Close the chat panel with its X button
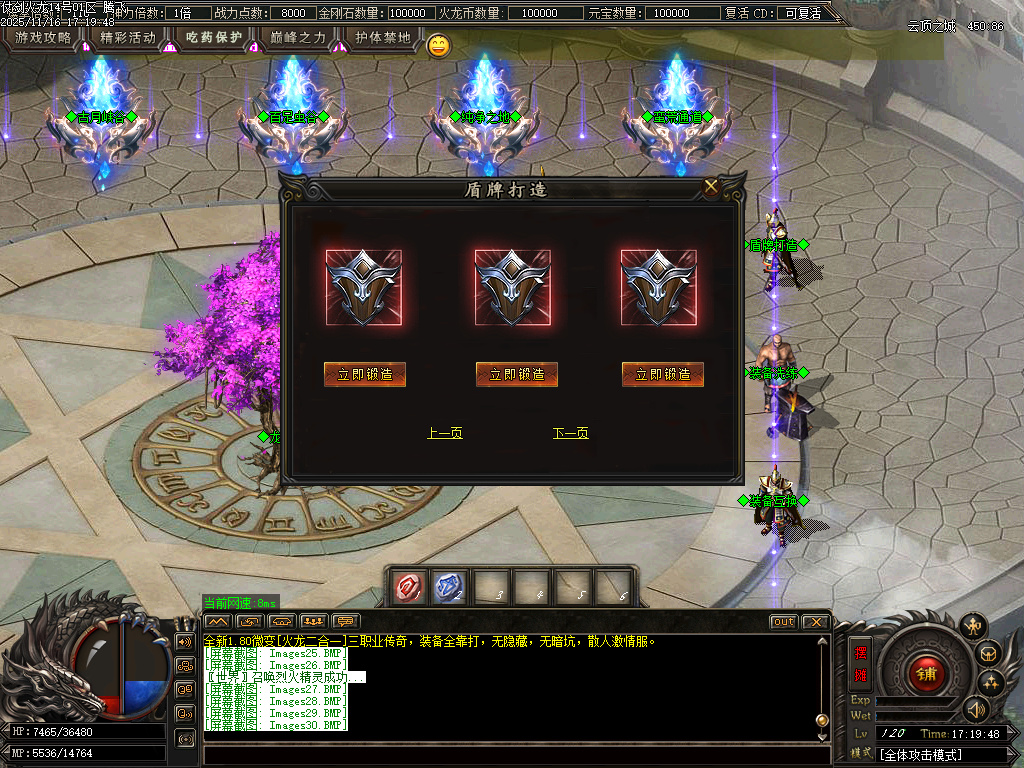 (x=815, y=621)
